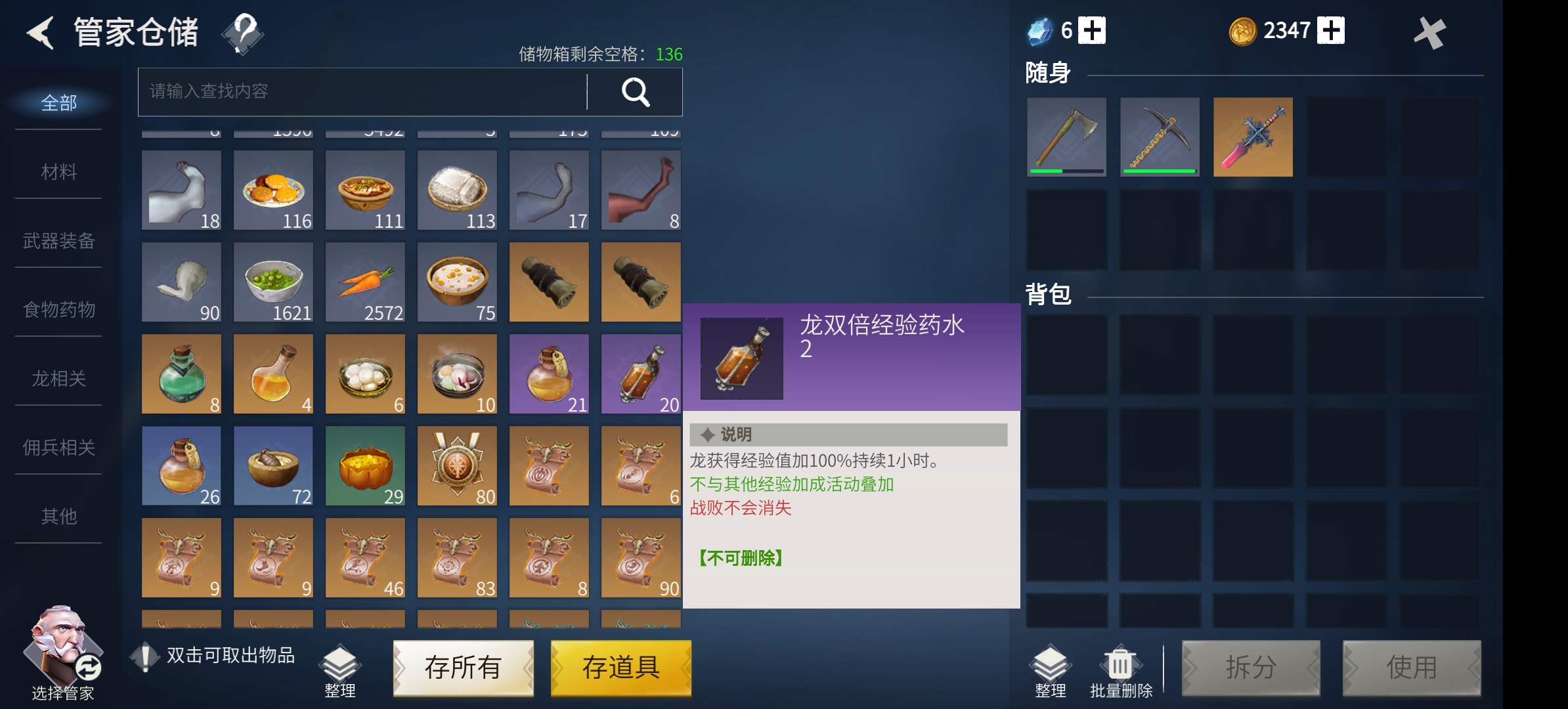Select the 武器装备 category tab
Image resolution: width=1568 pixels, height=709 pixels.
[x=59, y=241]
